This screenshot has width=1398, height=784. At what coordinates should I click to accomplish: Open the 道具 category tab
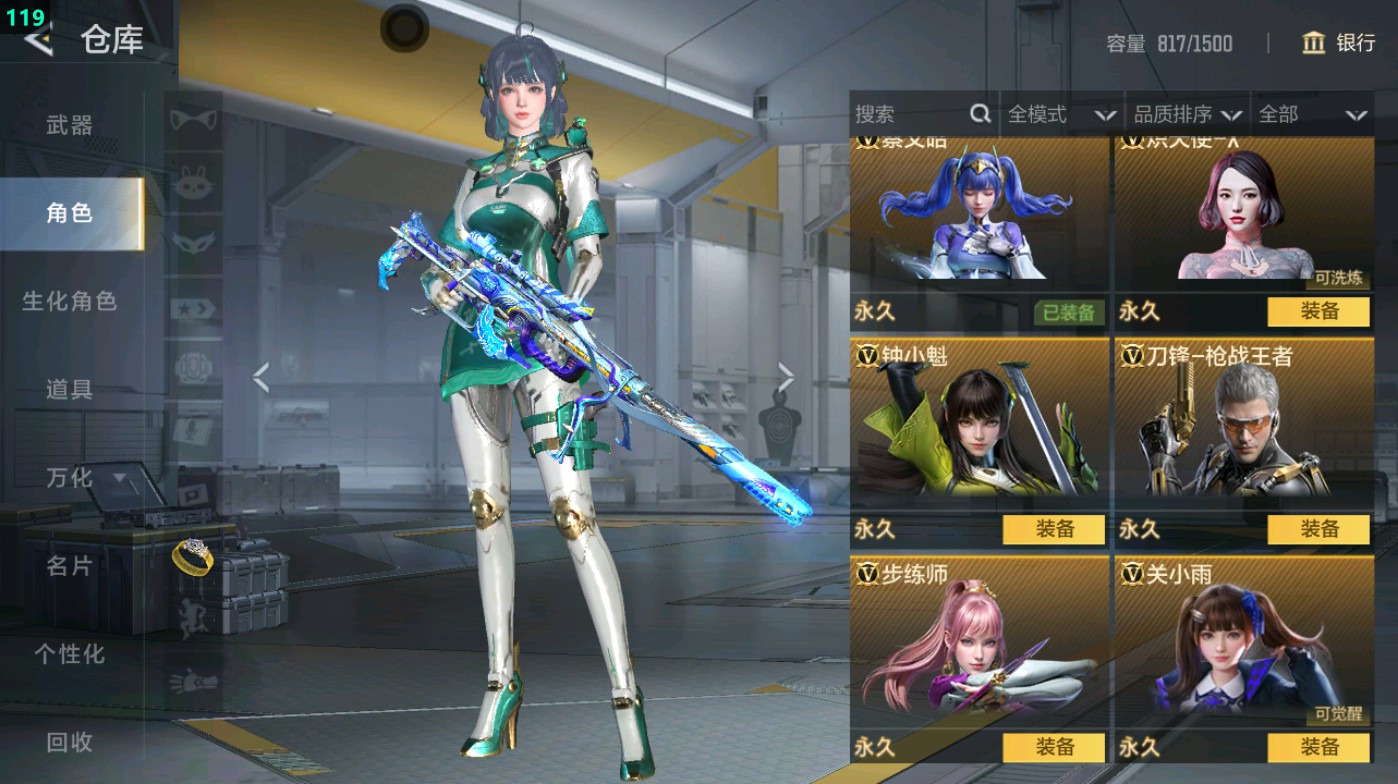click(x=70, y=389)
